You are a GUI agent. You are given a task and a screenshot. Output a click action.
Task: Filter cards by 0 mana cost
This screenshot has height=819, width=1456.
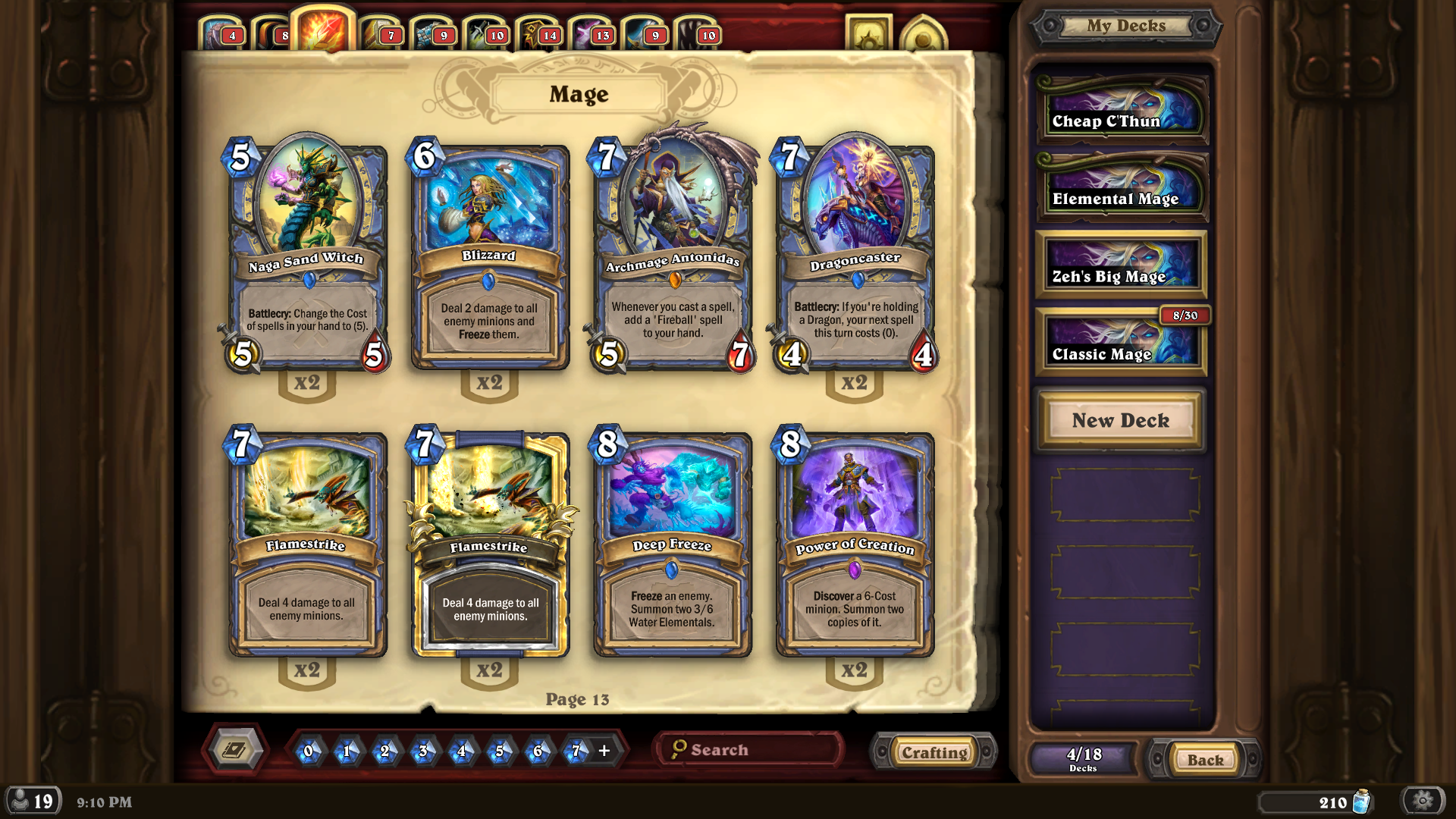click(x=308, y=751)
